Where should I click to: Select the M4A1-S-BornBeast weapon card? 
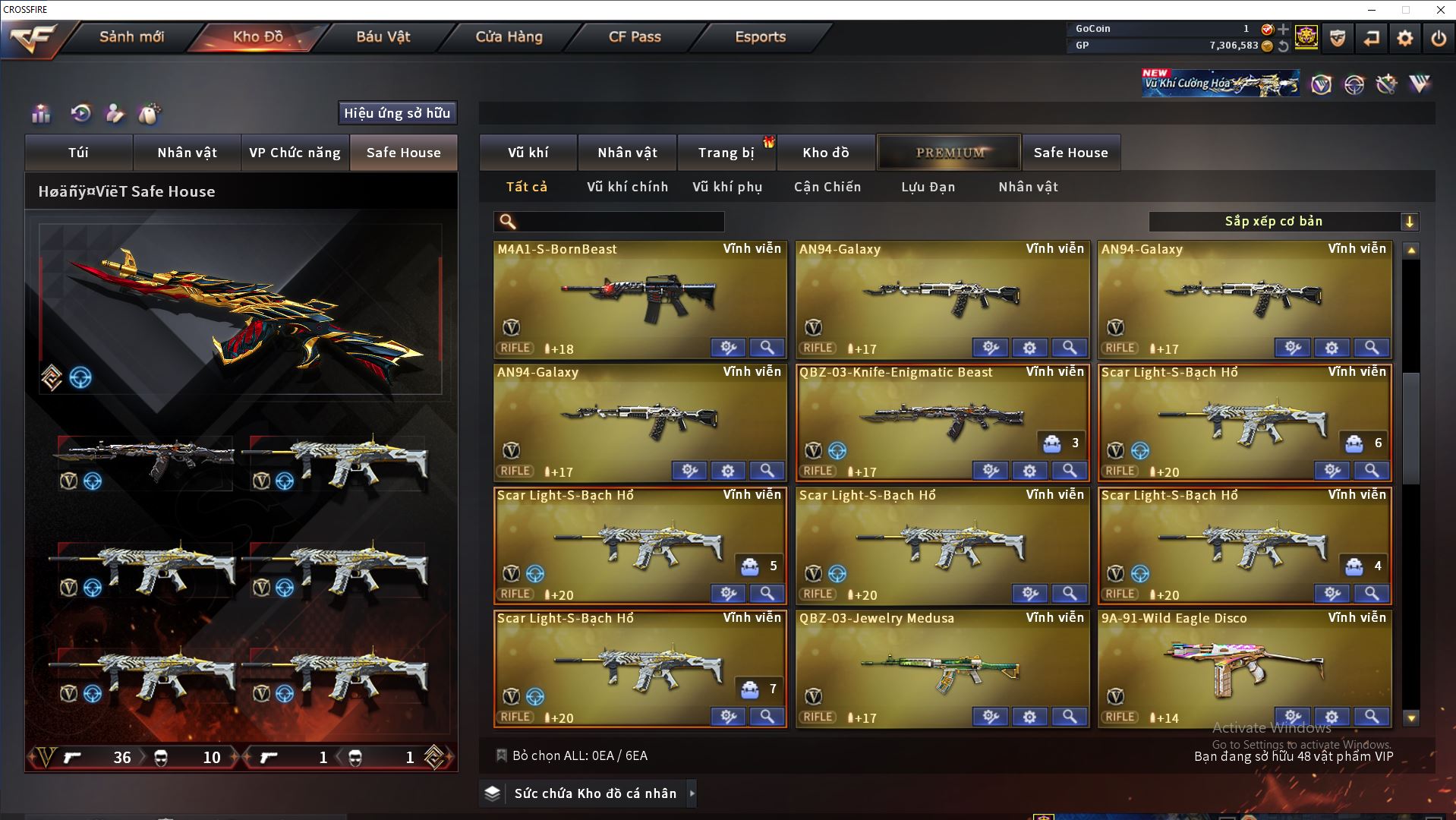(639, 296)
